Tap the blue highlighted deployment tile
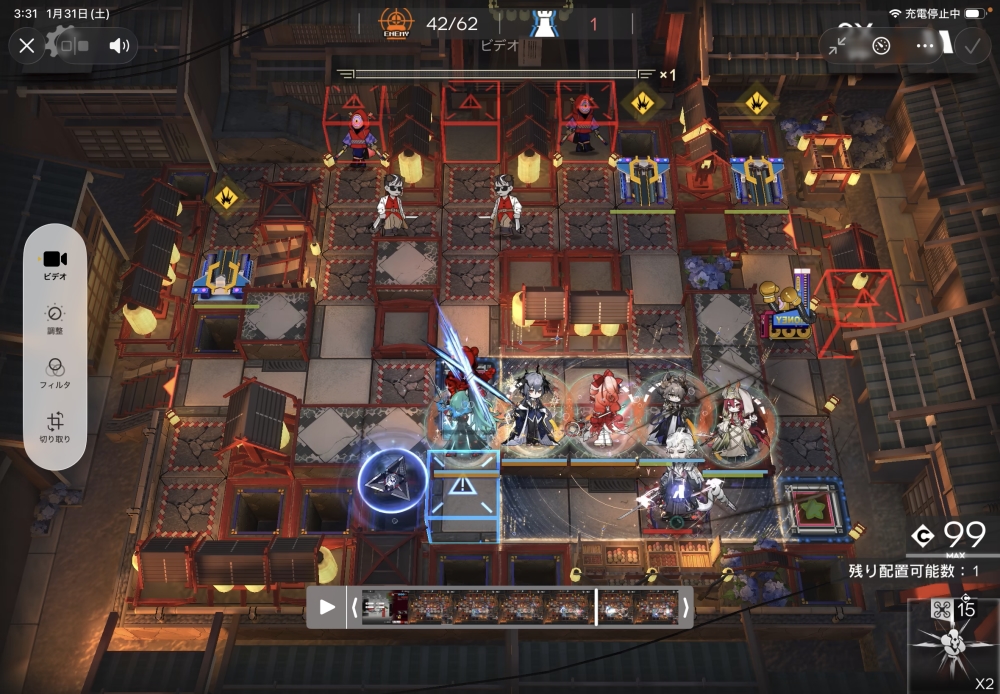The width and height of the screenshot is (1000, 694). (x=464, y=495)
